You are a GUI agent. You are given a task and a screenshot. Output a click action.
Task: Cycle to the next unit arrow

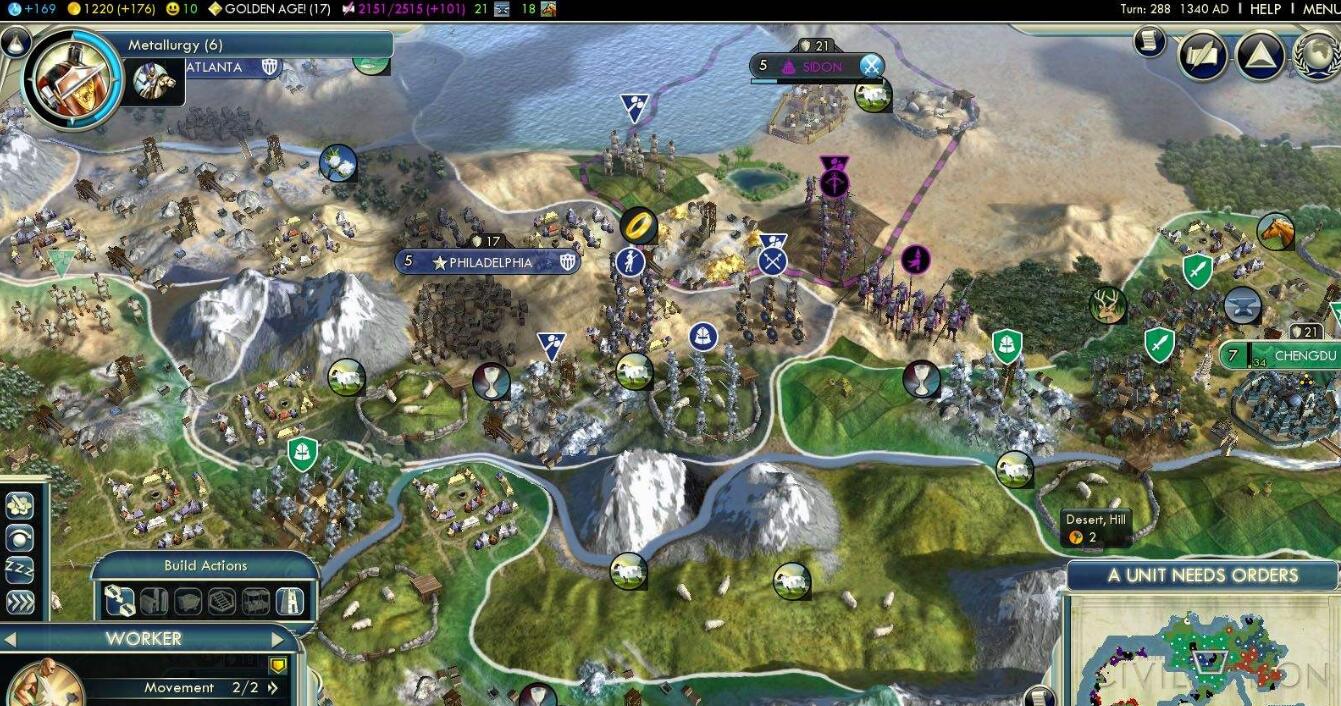pos(278,639)
